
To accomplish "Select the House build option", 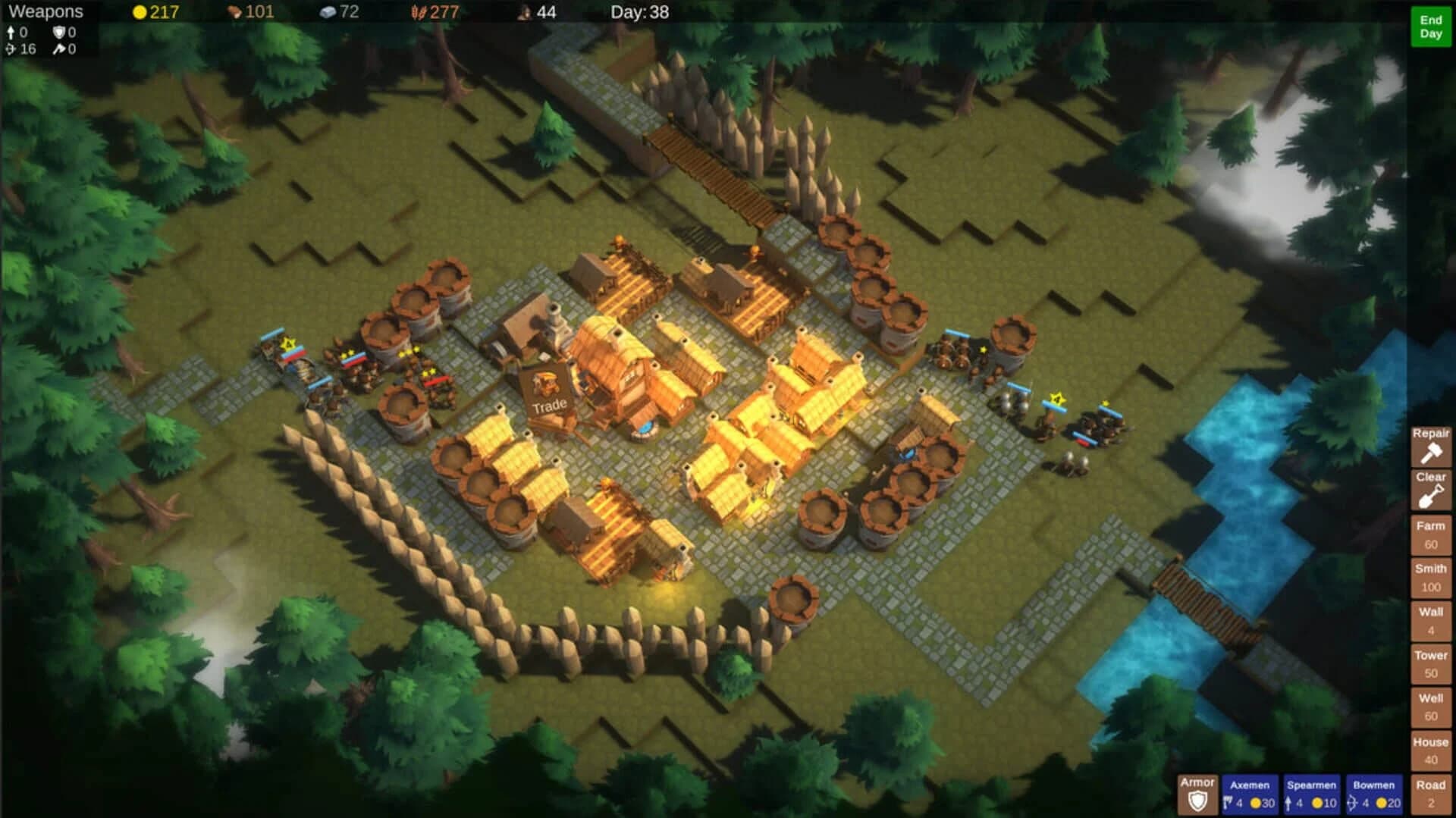I will [x=1430, y=750].
